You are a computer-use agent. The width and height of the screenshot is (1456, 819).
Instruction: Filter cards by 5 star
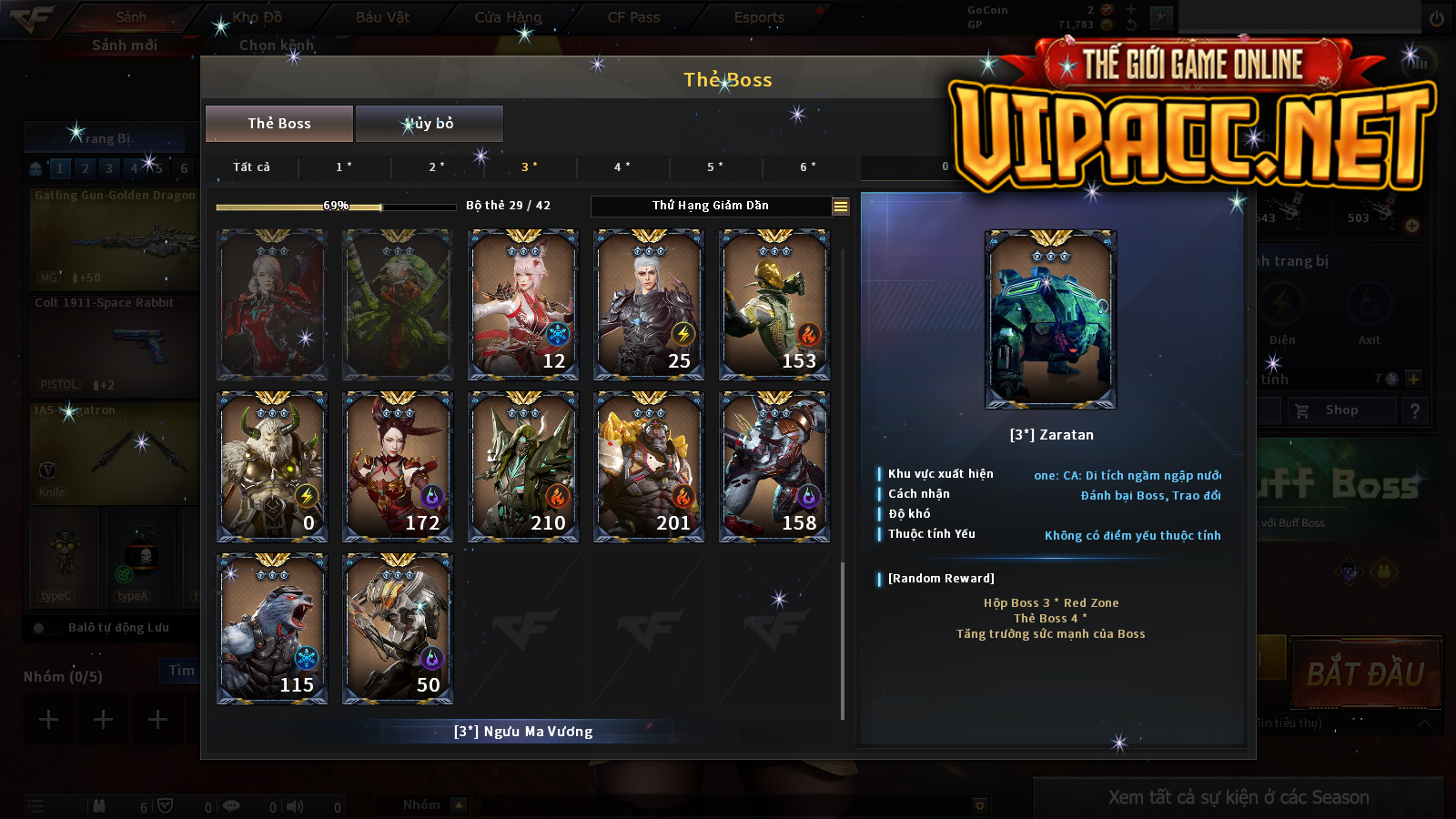715,167
